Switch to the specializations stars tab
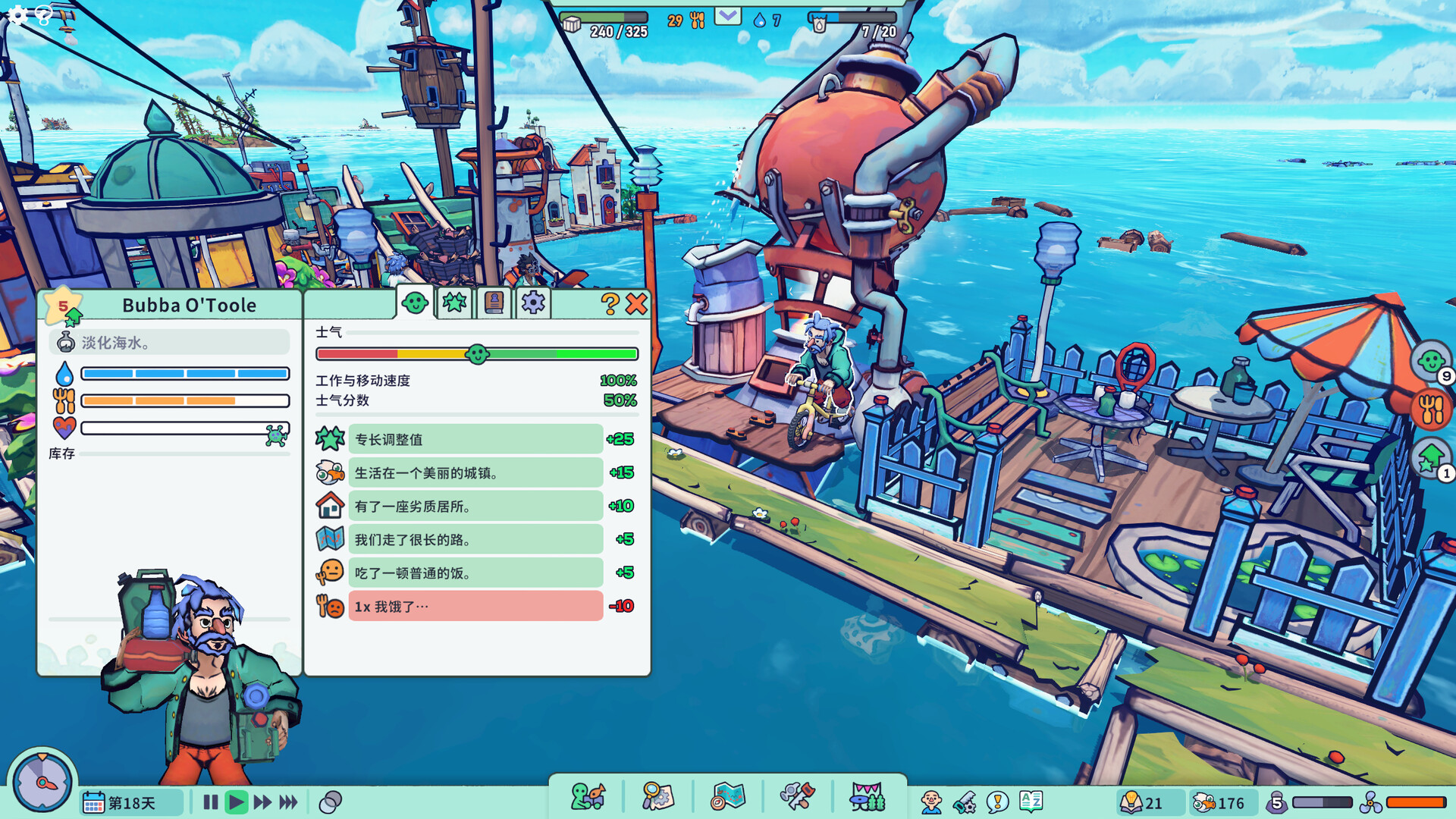The width and height of the screenshot is (1456, 819). tap(453, 303)
